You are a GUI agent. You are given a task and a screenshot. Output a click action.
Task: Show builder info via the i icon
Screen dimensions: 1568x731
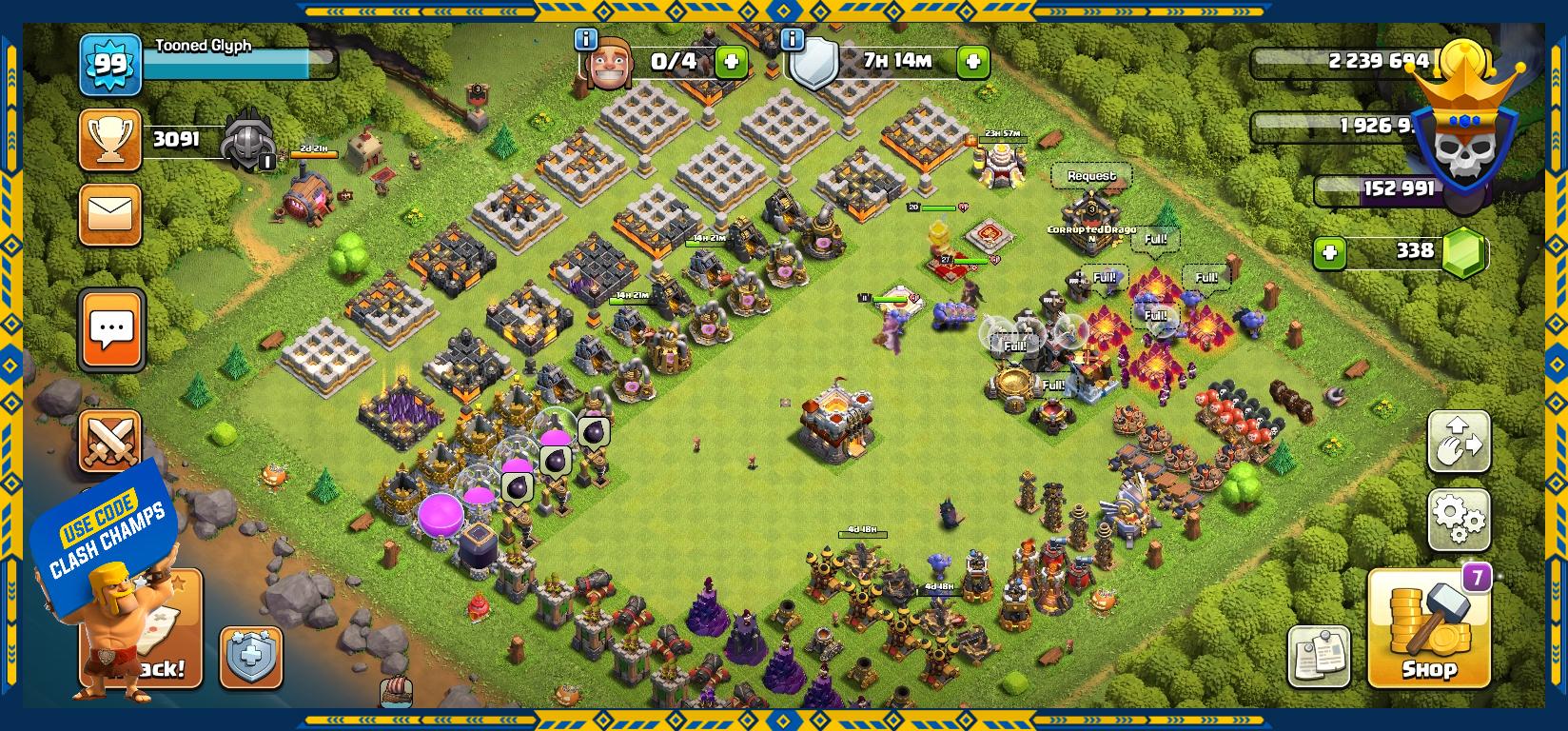click(586, 40)
